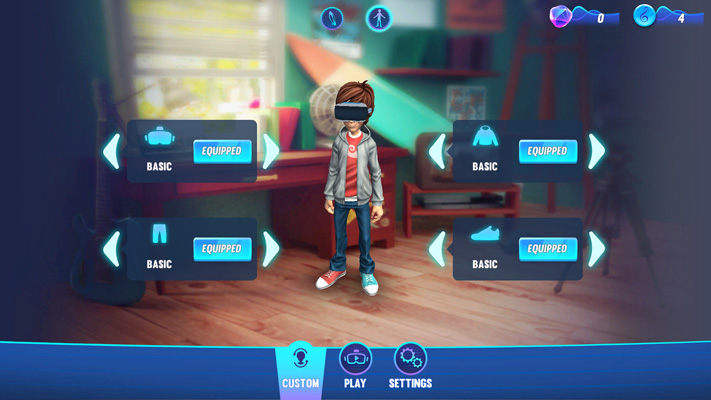Click the pants Equipped button

point(222,249)
